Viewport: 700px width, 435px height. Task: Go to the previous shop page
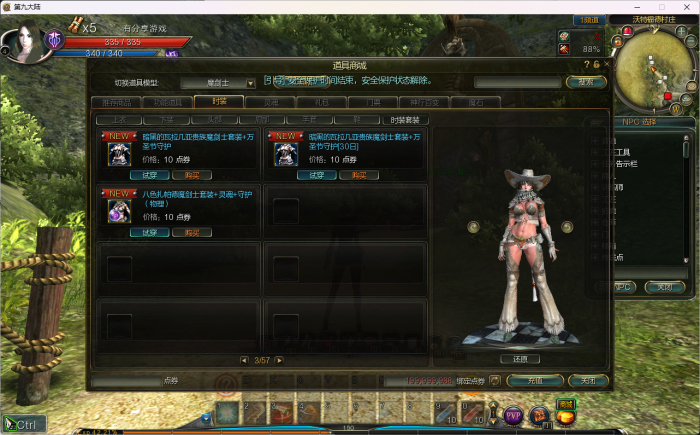(244, 360)
